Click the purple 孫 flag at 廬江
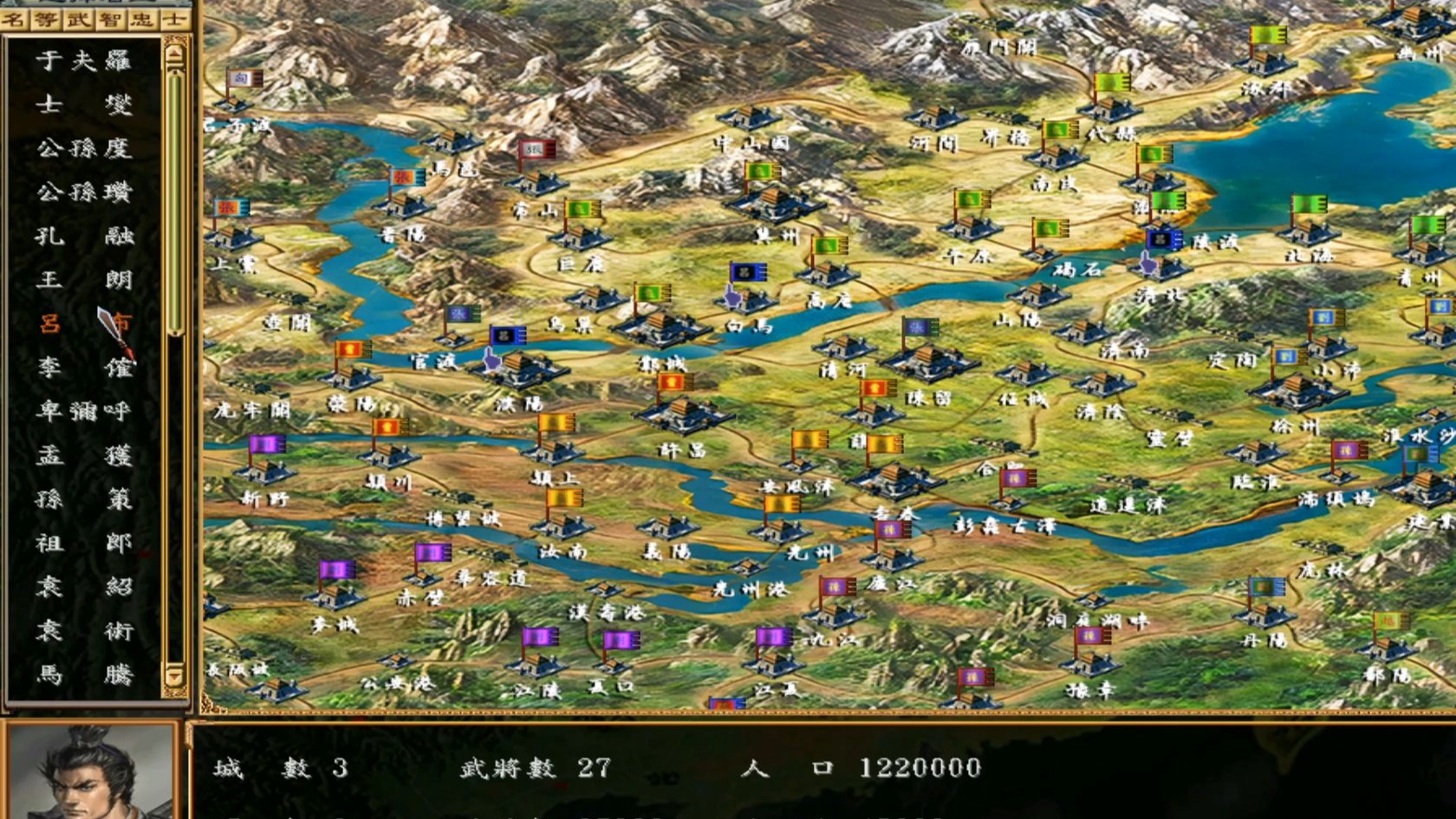1456x819 pixels. [835, 587]
